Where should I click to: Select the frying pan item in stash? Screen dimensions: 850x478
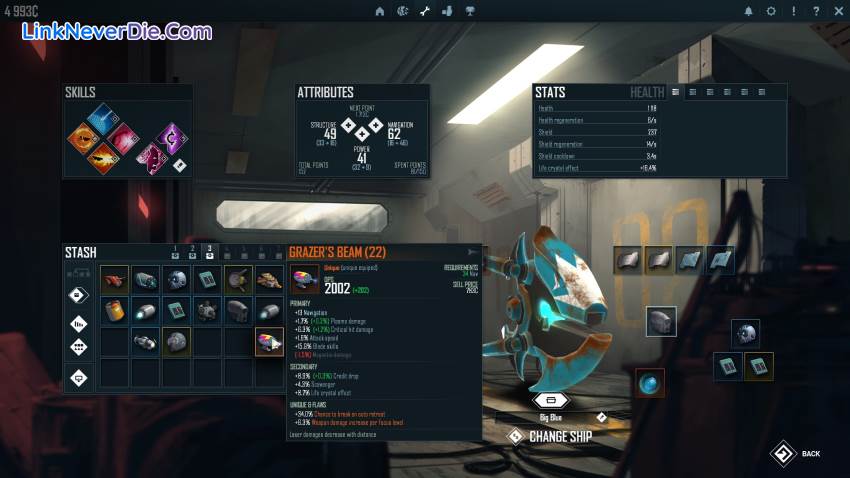[239, 279]
